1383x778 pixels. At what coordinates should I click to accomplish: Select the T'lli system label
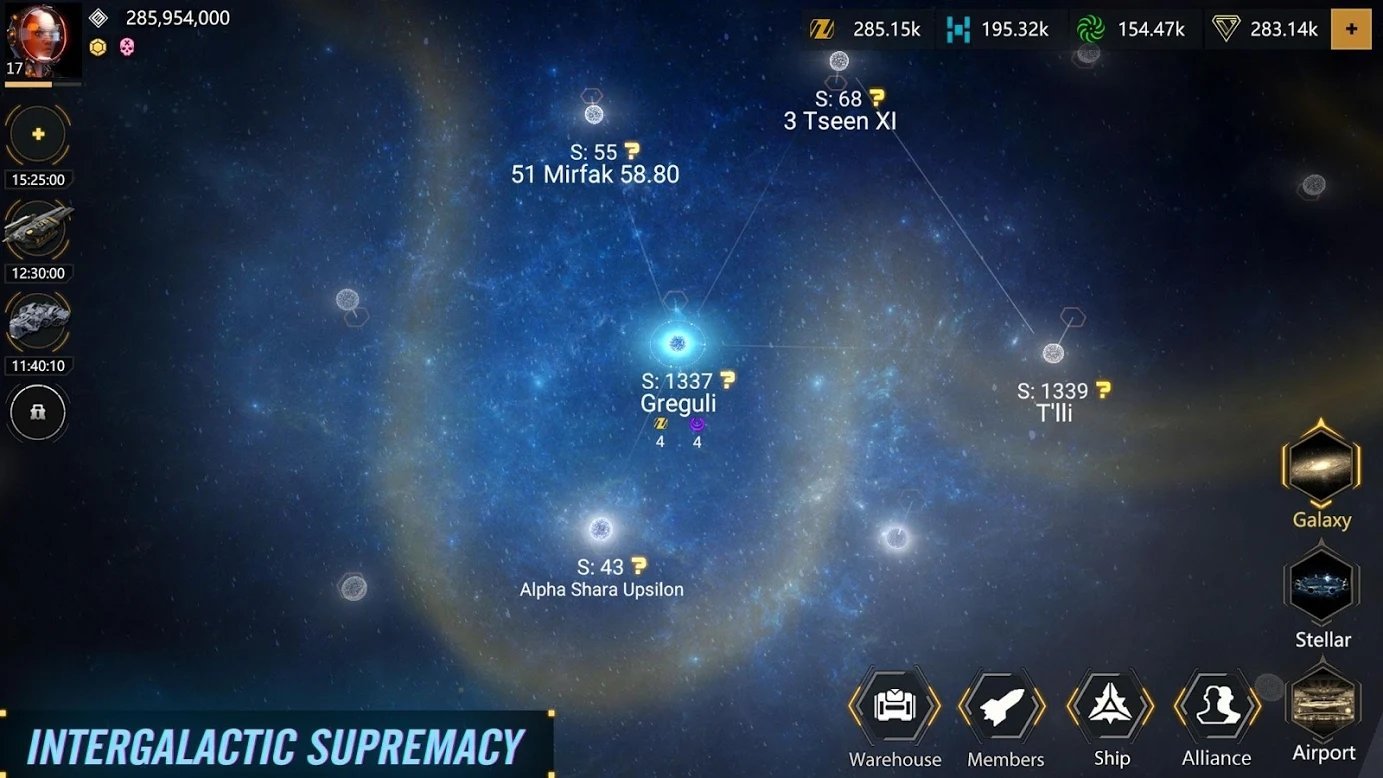pos(1055,412)
